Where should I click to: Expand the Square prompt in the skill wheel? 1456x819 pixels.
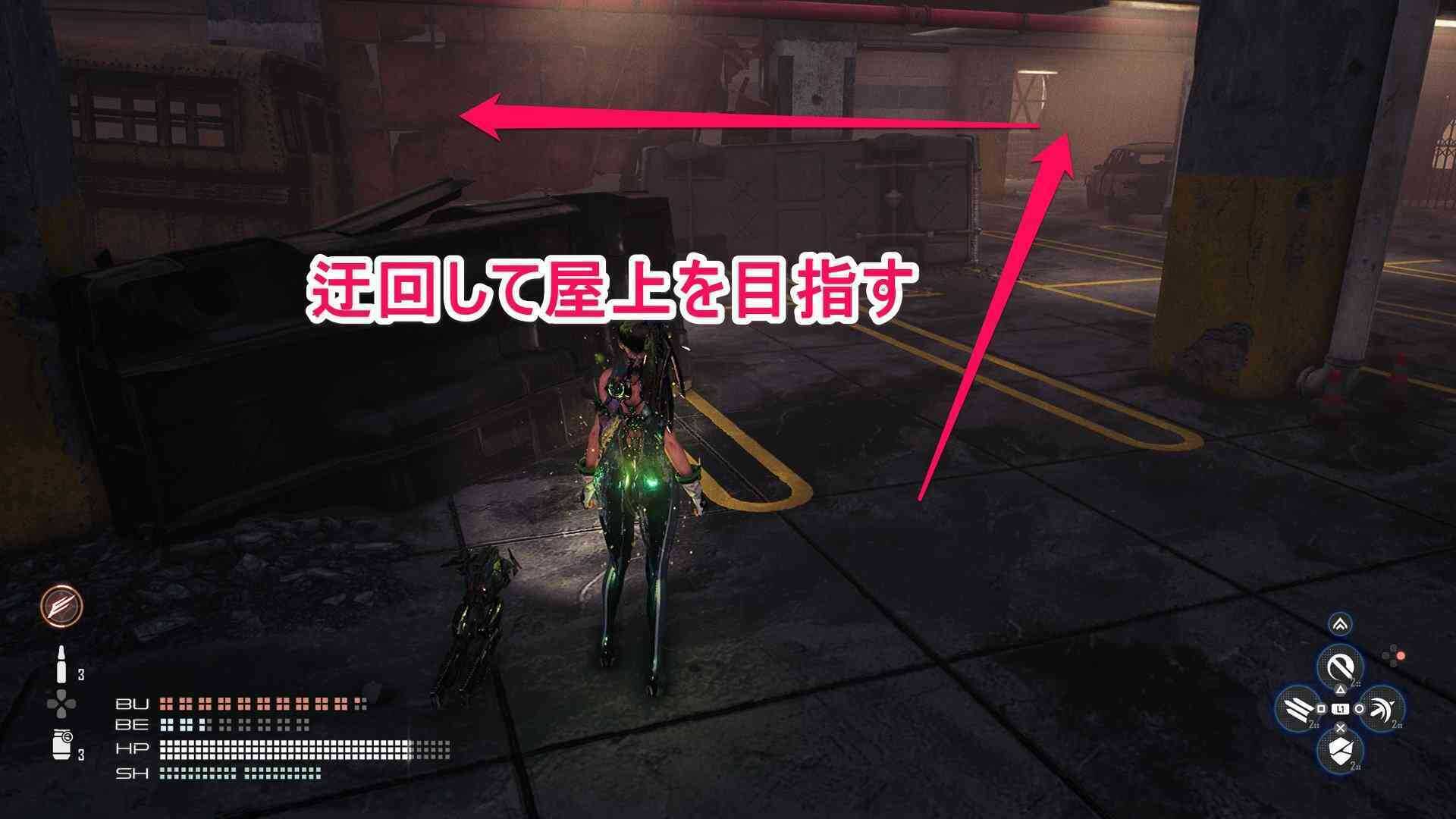1319,708
